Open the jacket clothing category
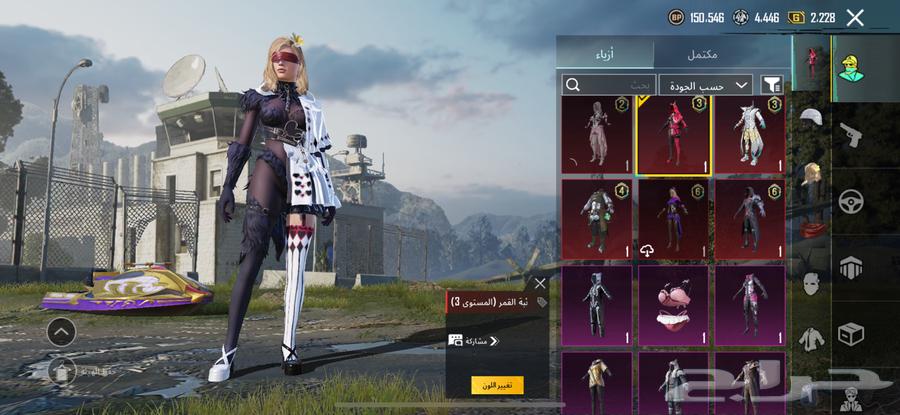Viewport: 900px width, 415px height. coord(811,339)
